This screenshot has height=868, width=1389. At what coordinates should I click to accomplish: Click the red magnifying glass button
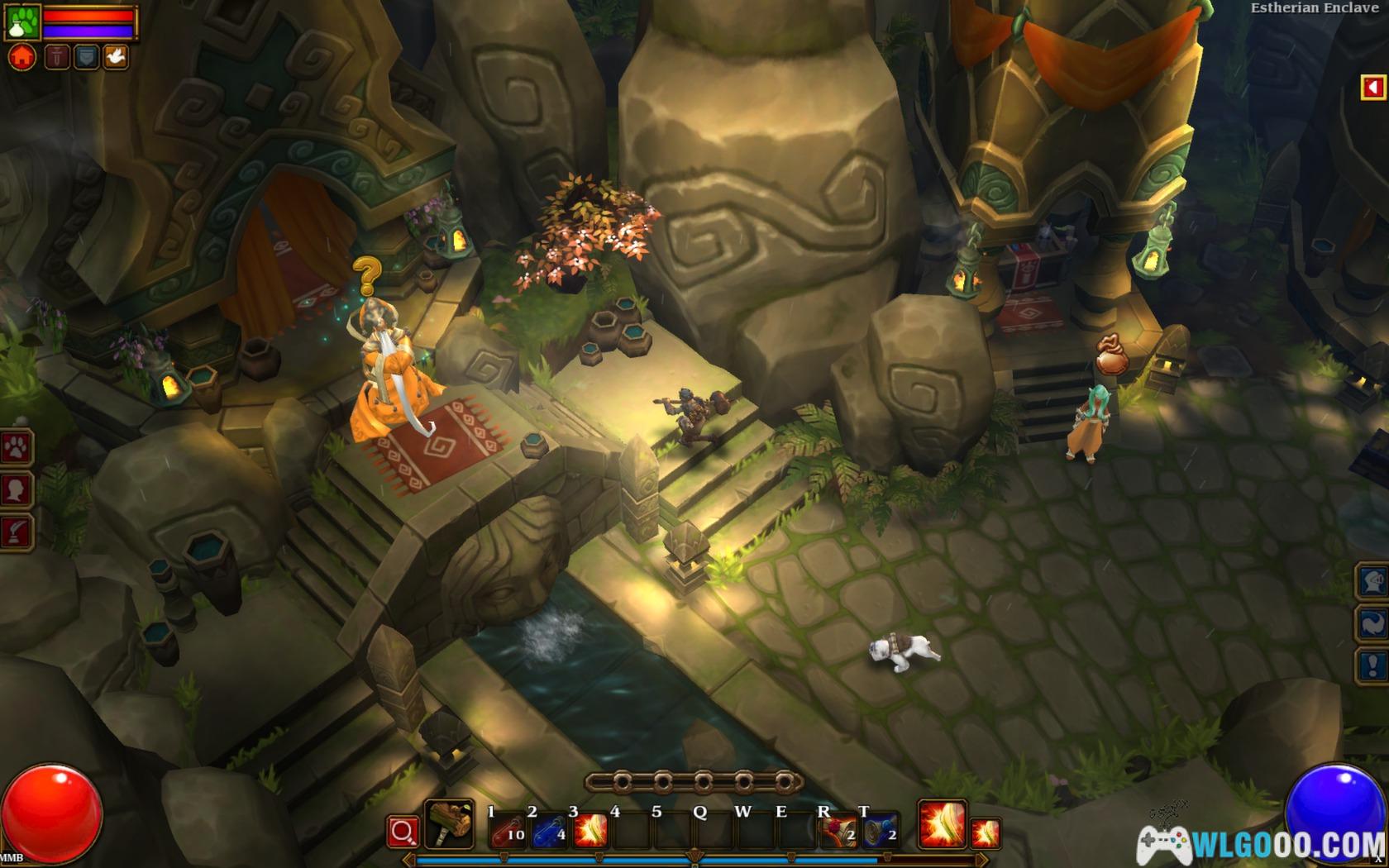(x=403, y=832)
